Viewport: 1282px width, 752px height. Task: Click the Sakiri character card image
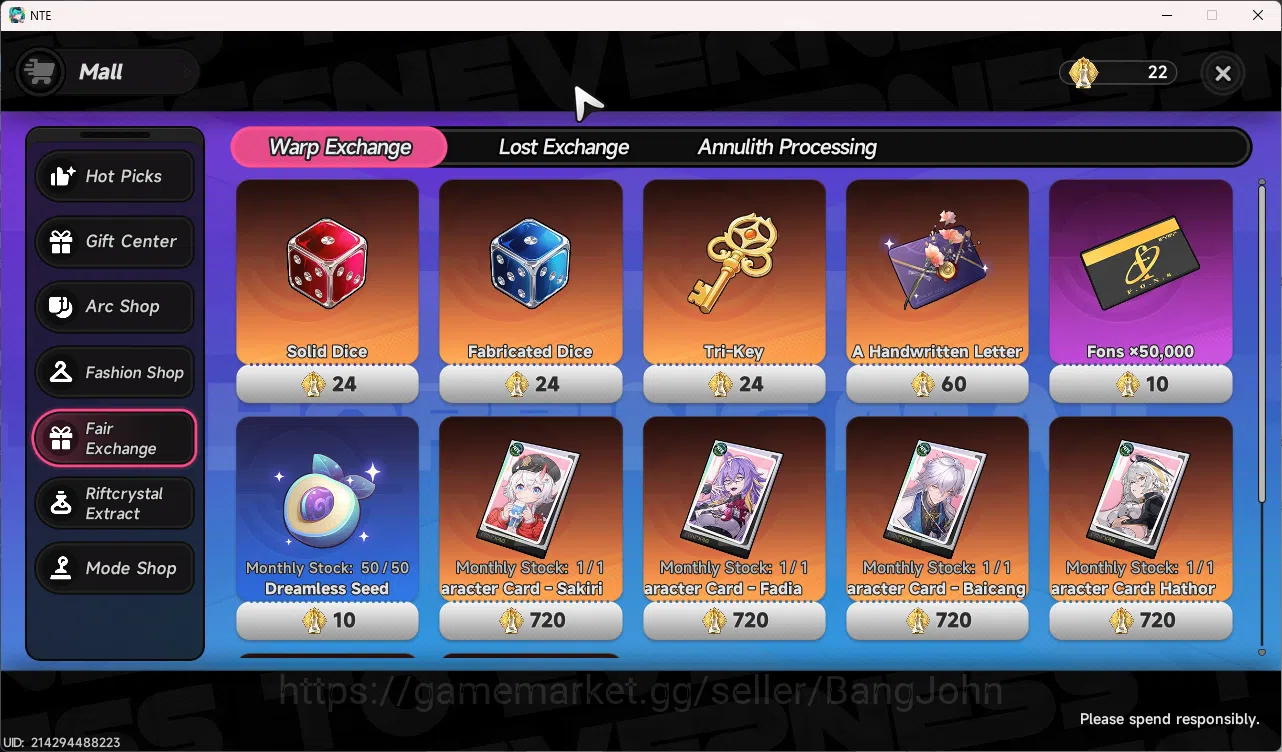530,495
